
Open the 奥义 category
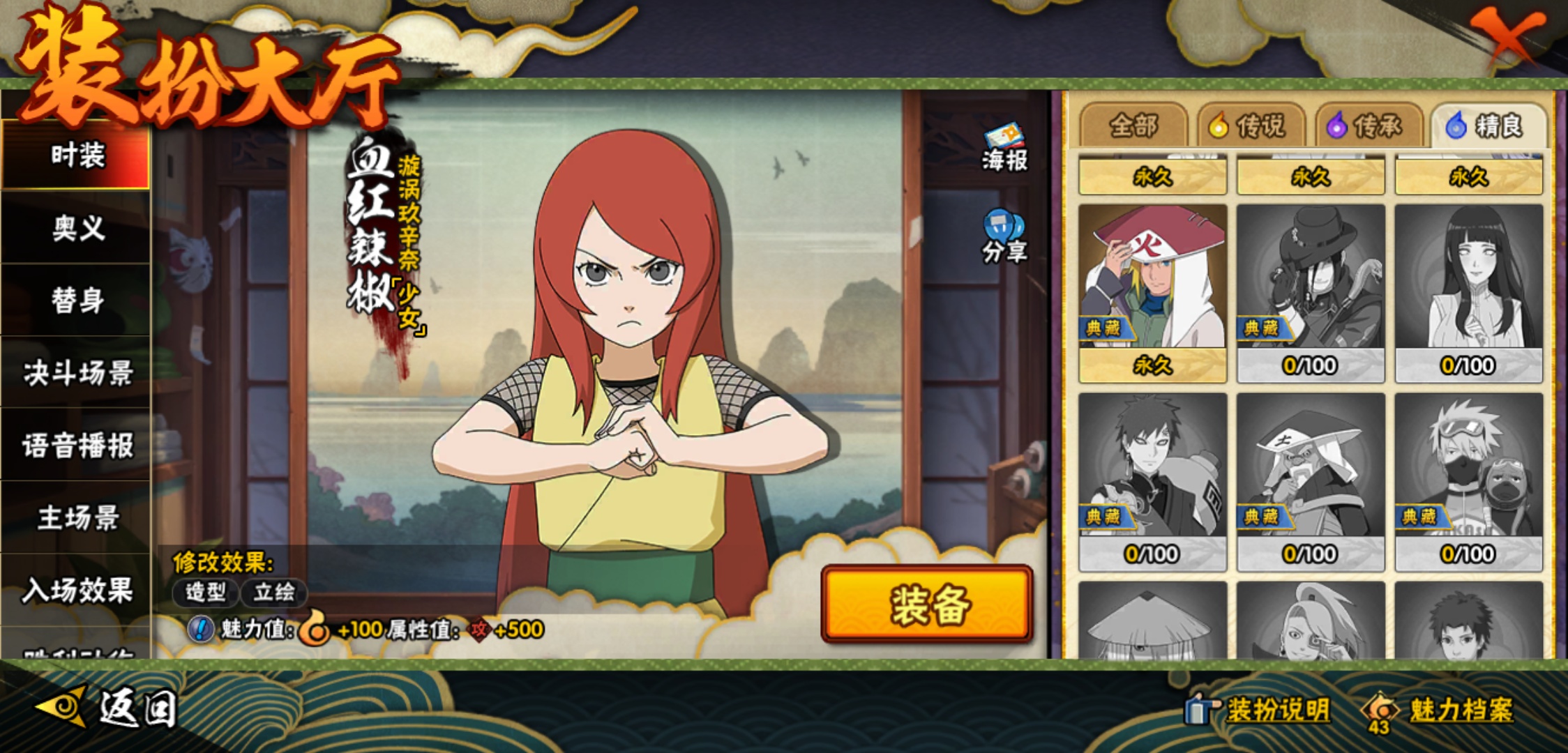(77, 228)
